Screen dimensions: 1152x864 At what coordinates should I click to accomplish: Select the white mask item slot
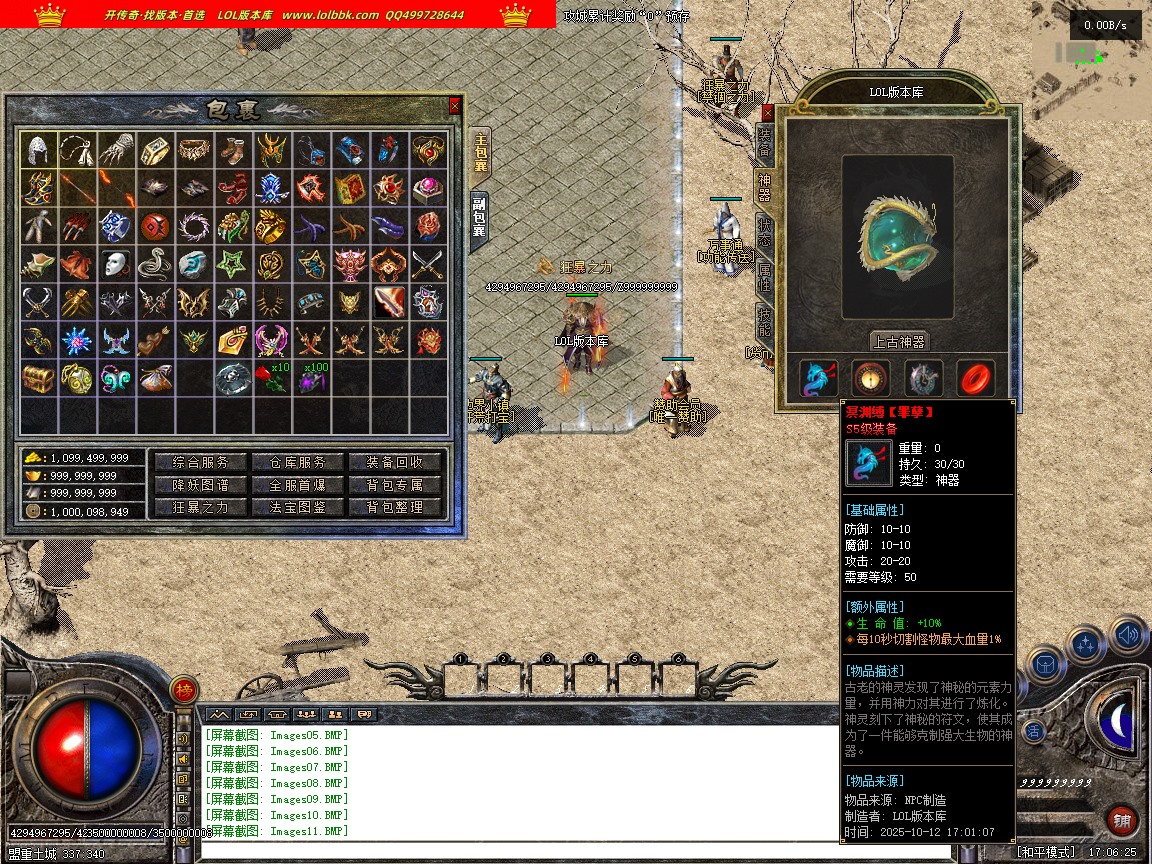pyautogui.click(x=117, y=264)
